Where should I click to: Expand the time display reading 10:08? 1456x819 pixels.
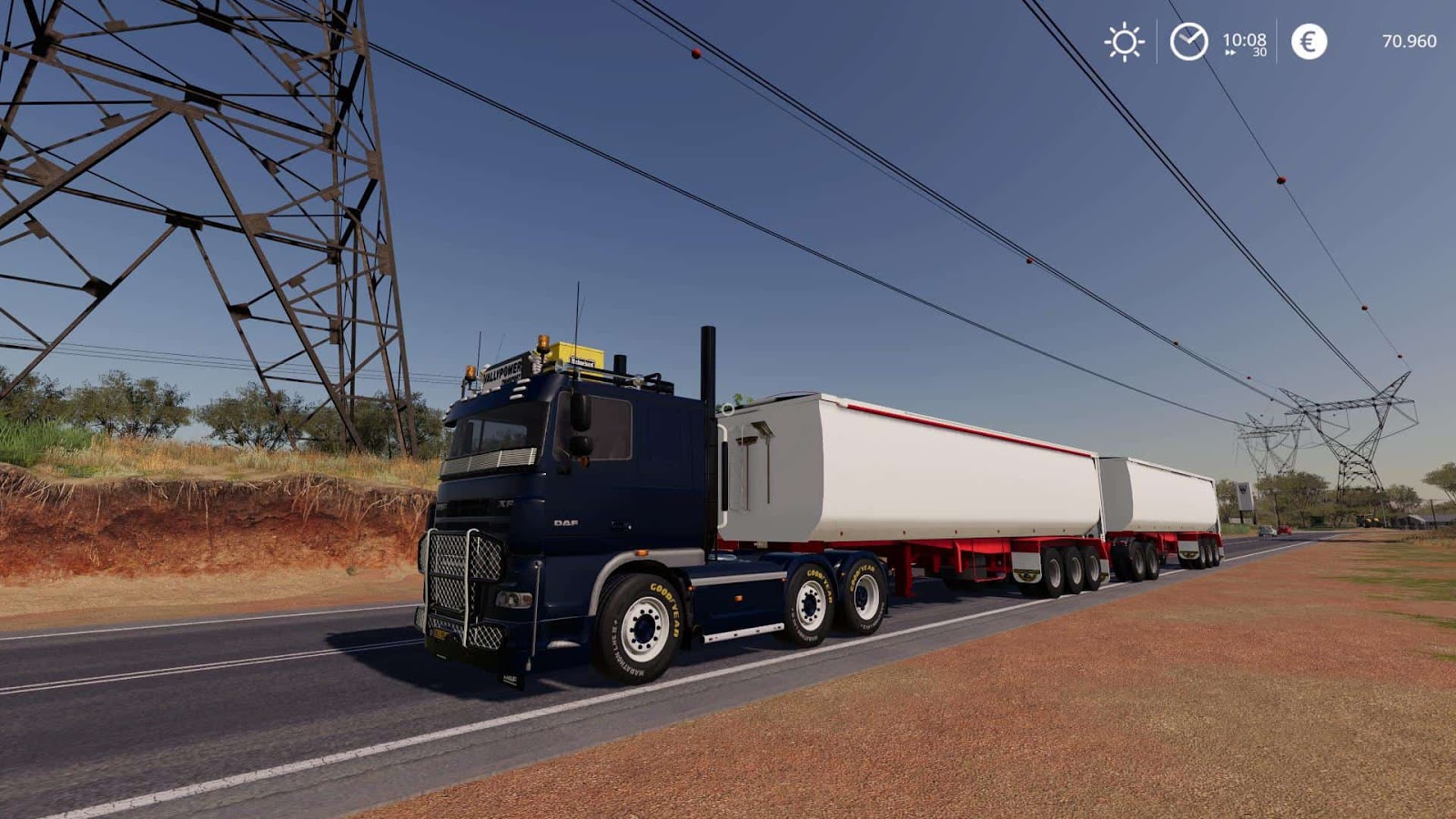1245,39
